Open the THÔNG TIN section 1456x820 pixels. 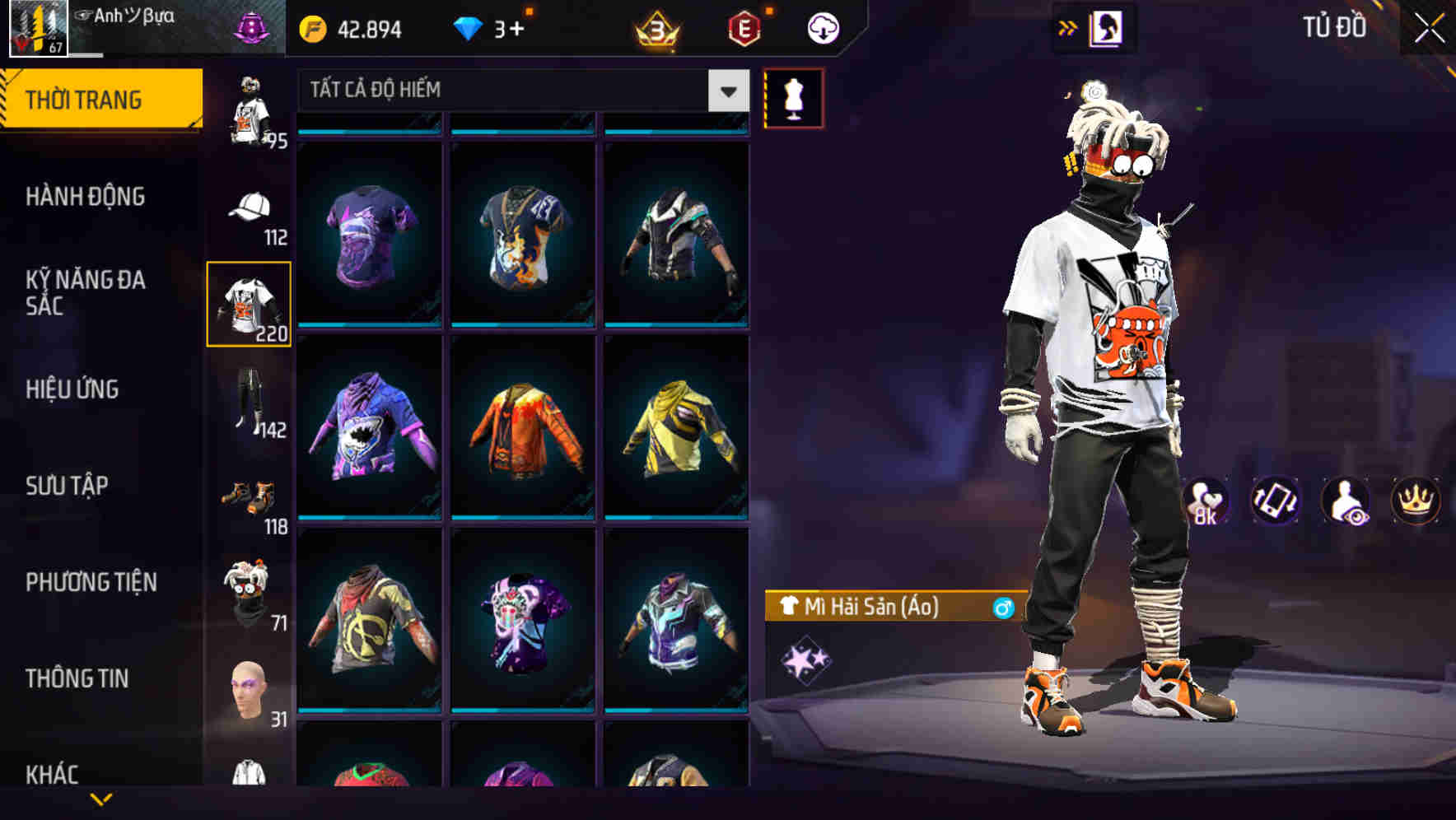click(77, 678)
